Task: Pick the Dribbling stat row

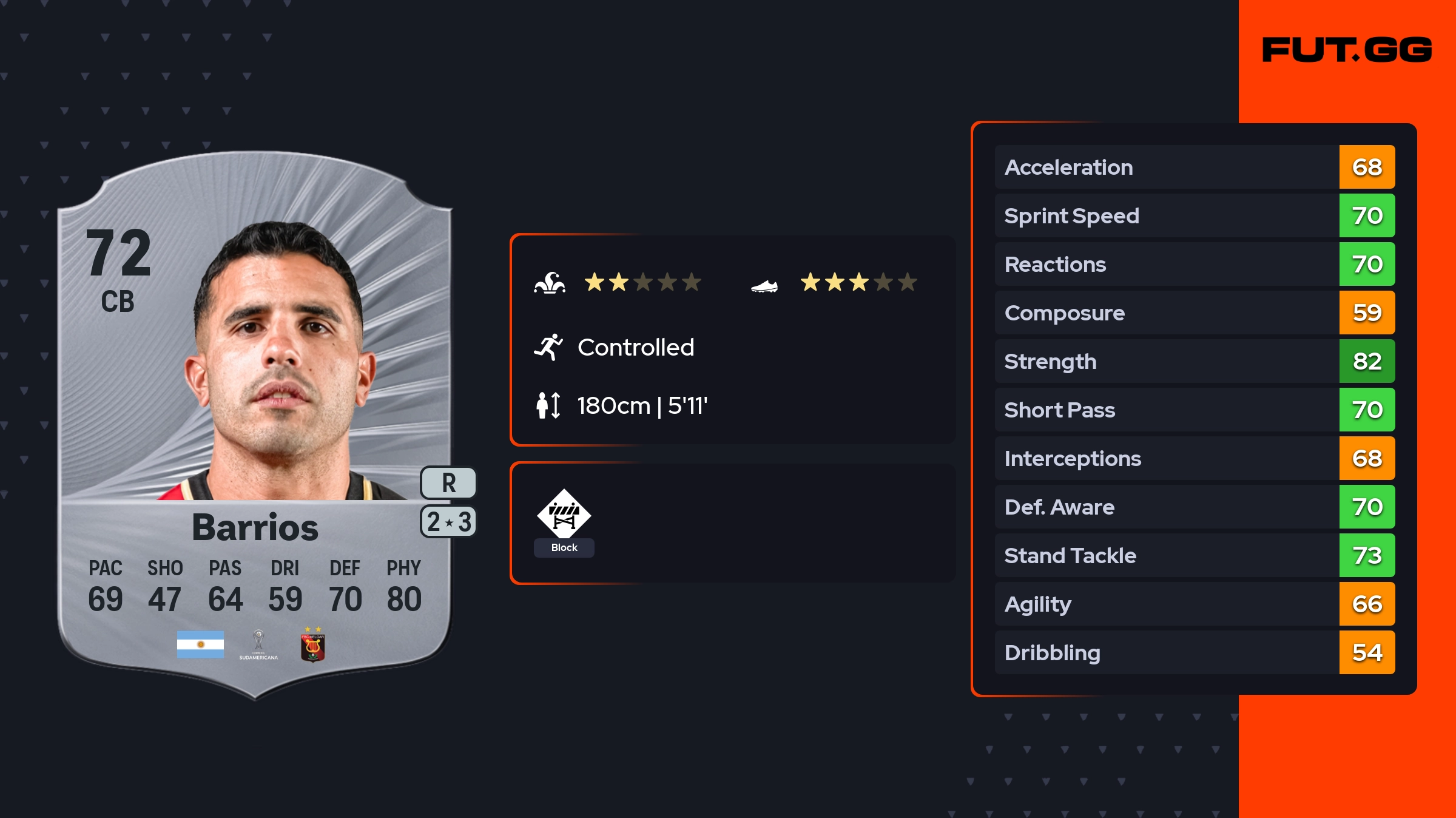Action: point(1194,652)
